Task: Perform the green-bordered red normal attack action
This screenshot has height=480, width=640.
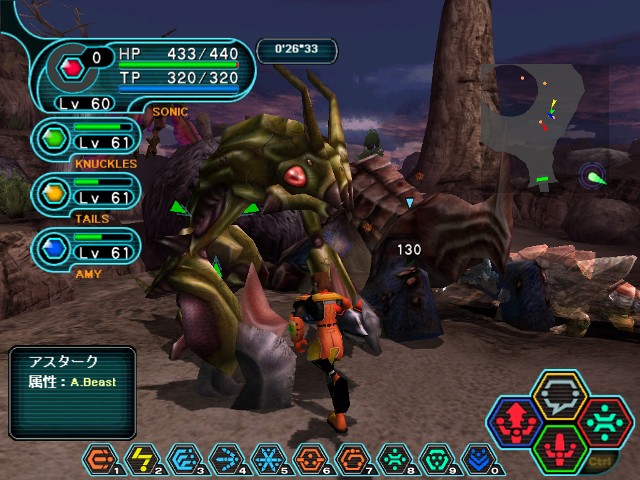Action: tap(560, 448)
